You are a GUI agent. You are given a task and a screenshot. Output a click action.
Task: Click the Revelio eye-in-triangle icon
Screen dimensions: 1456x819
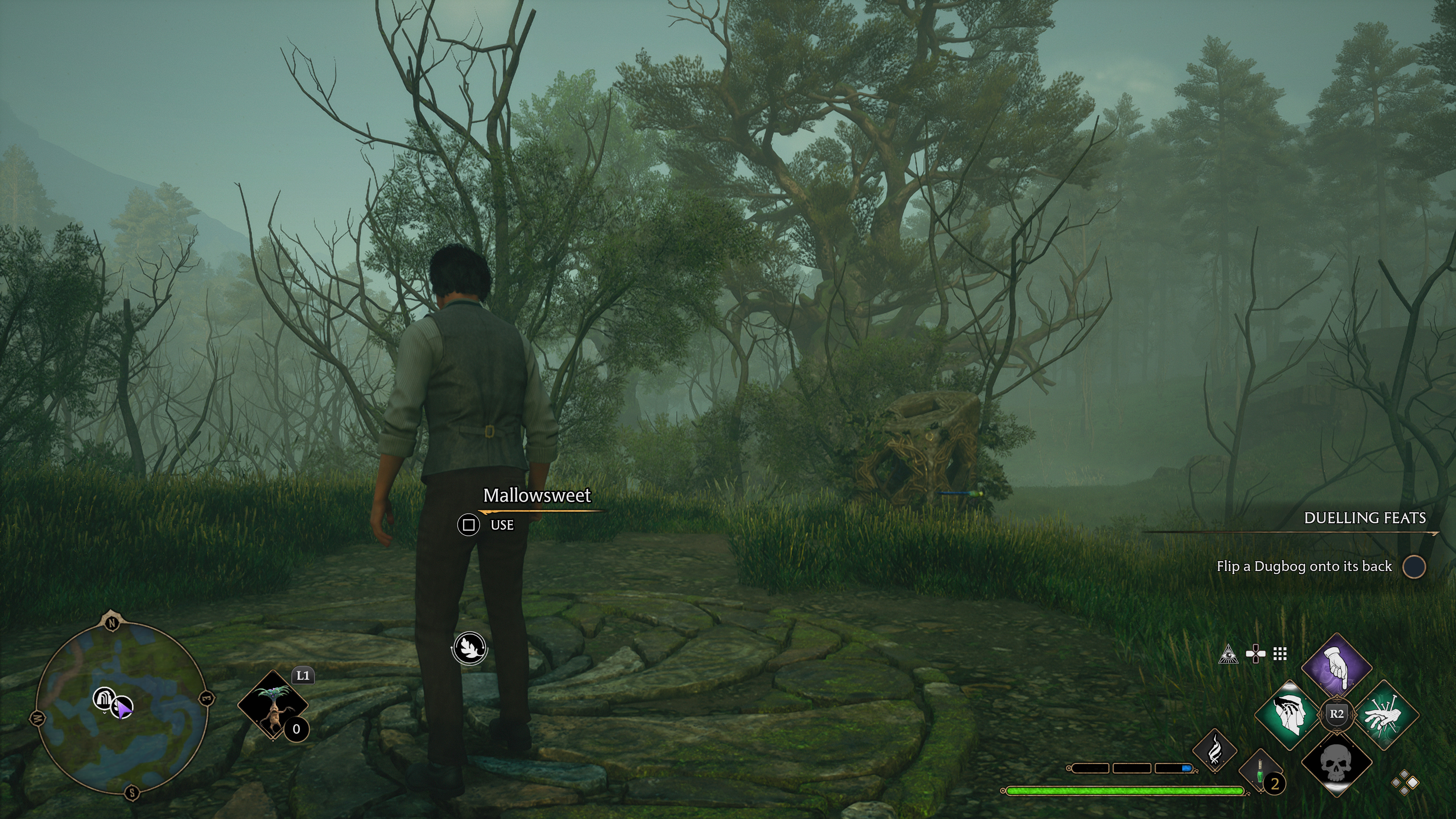point(1228,654)
